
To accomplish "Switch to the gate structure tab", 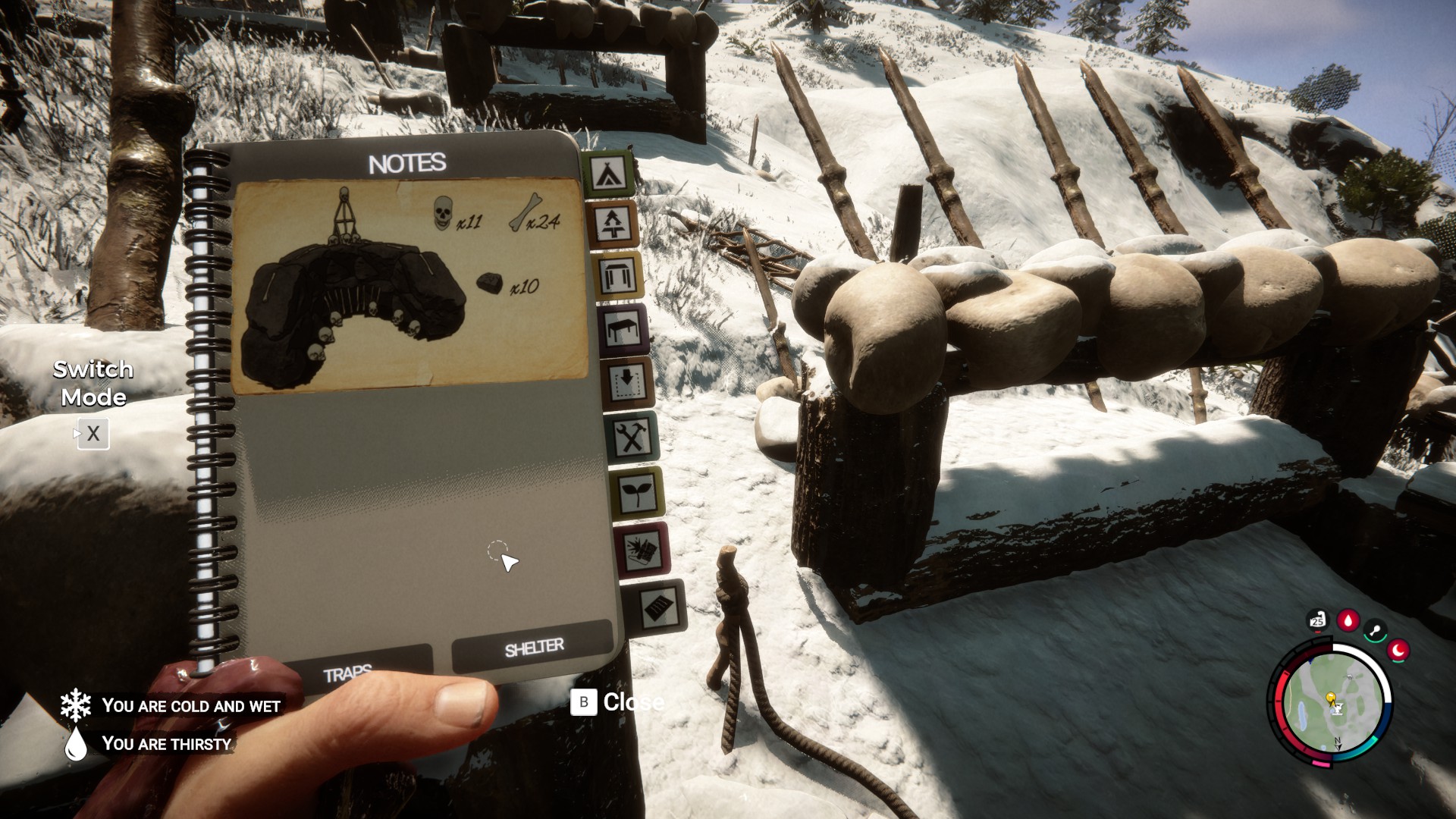I will tap(617, 276).
